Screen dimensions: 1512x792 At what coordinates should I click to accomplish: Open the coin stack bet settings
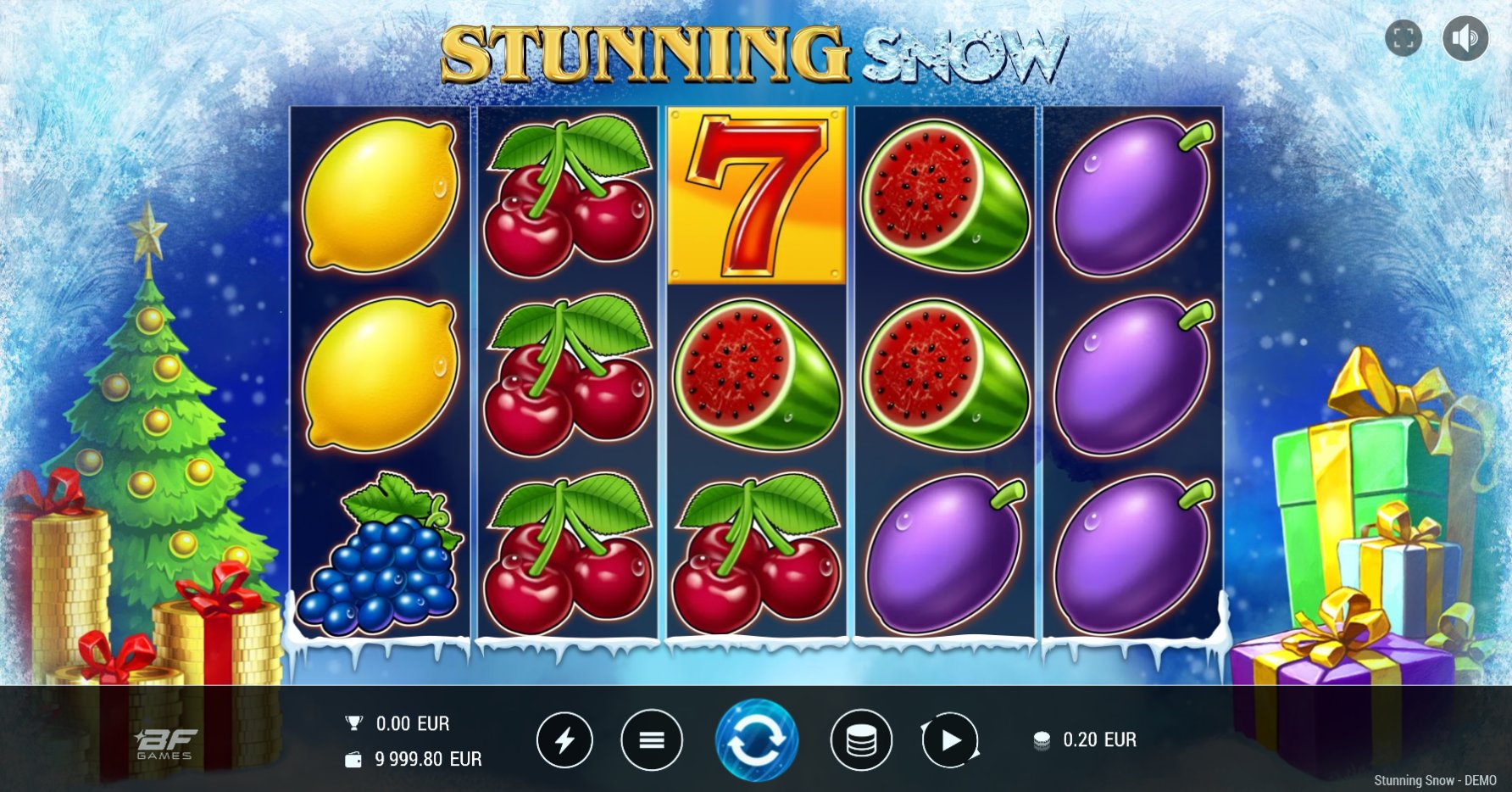click(x=861, y=740)
